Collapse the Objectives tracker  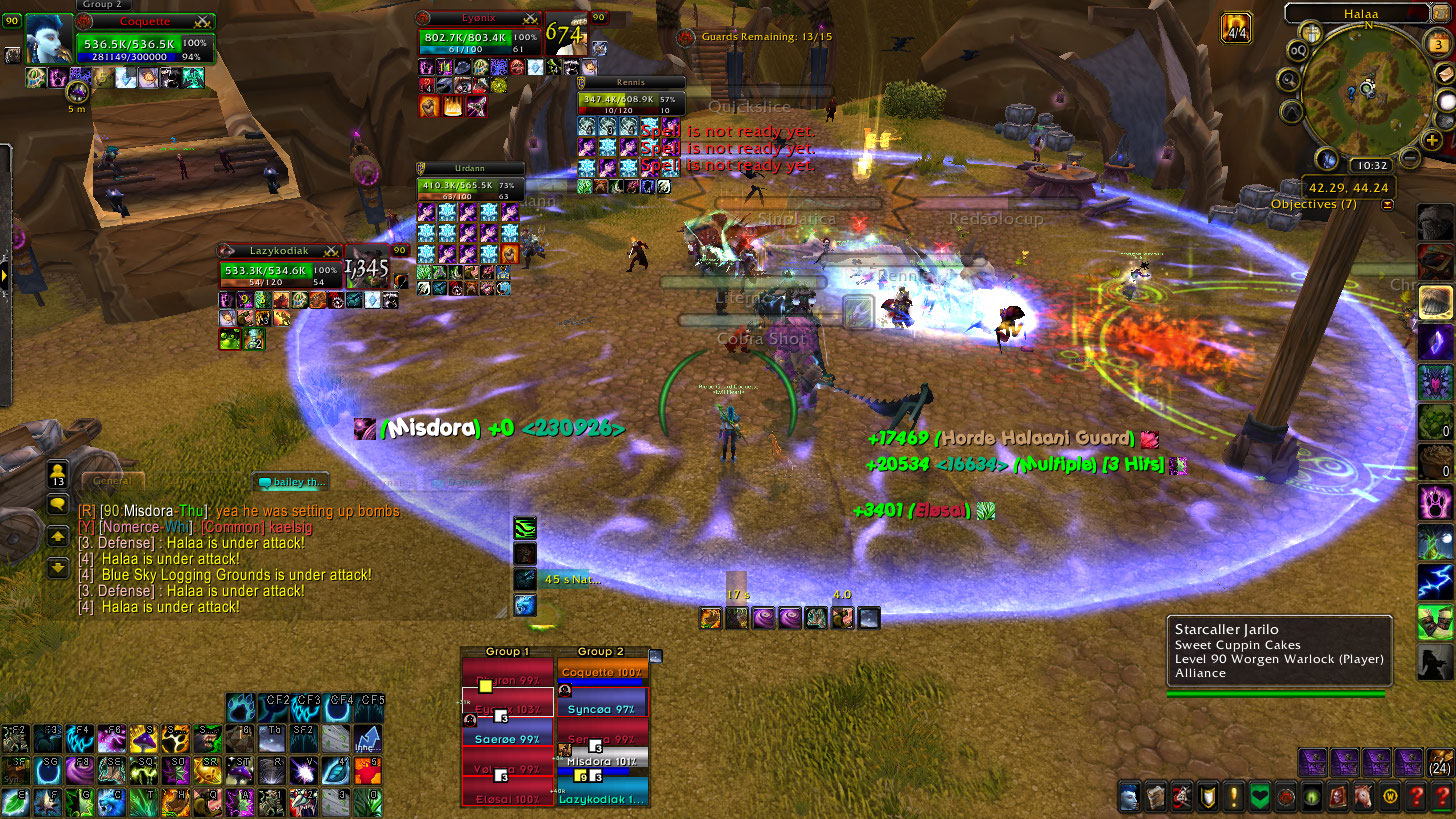(1387, 204)
